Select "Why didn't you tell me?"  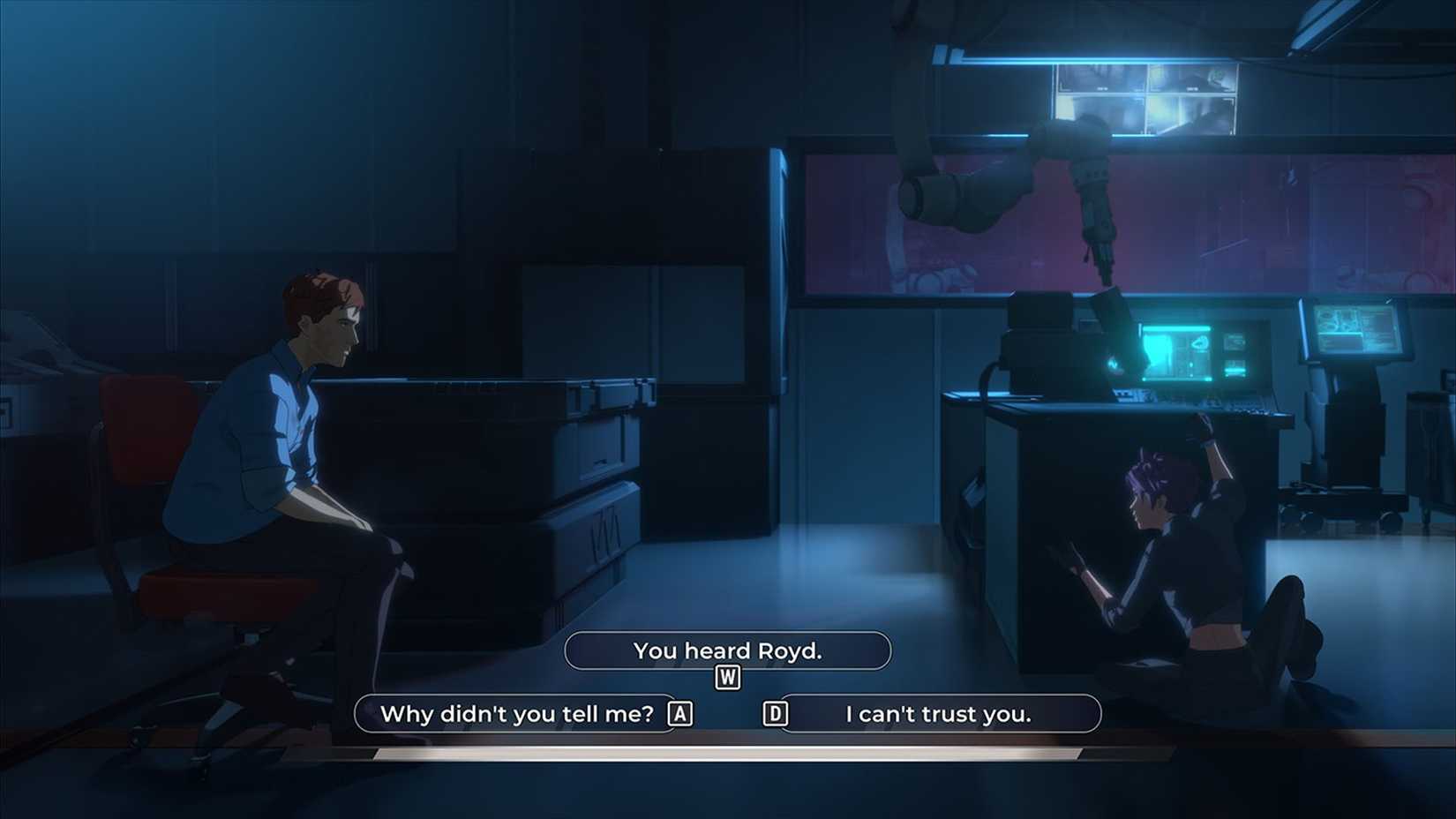coord(516,714)
